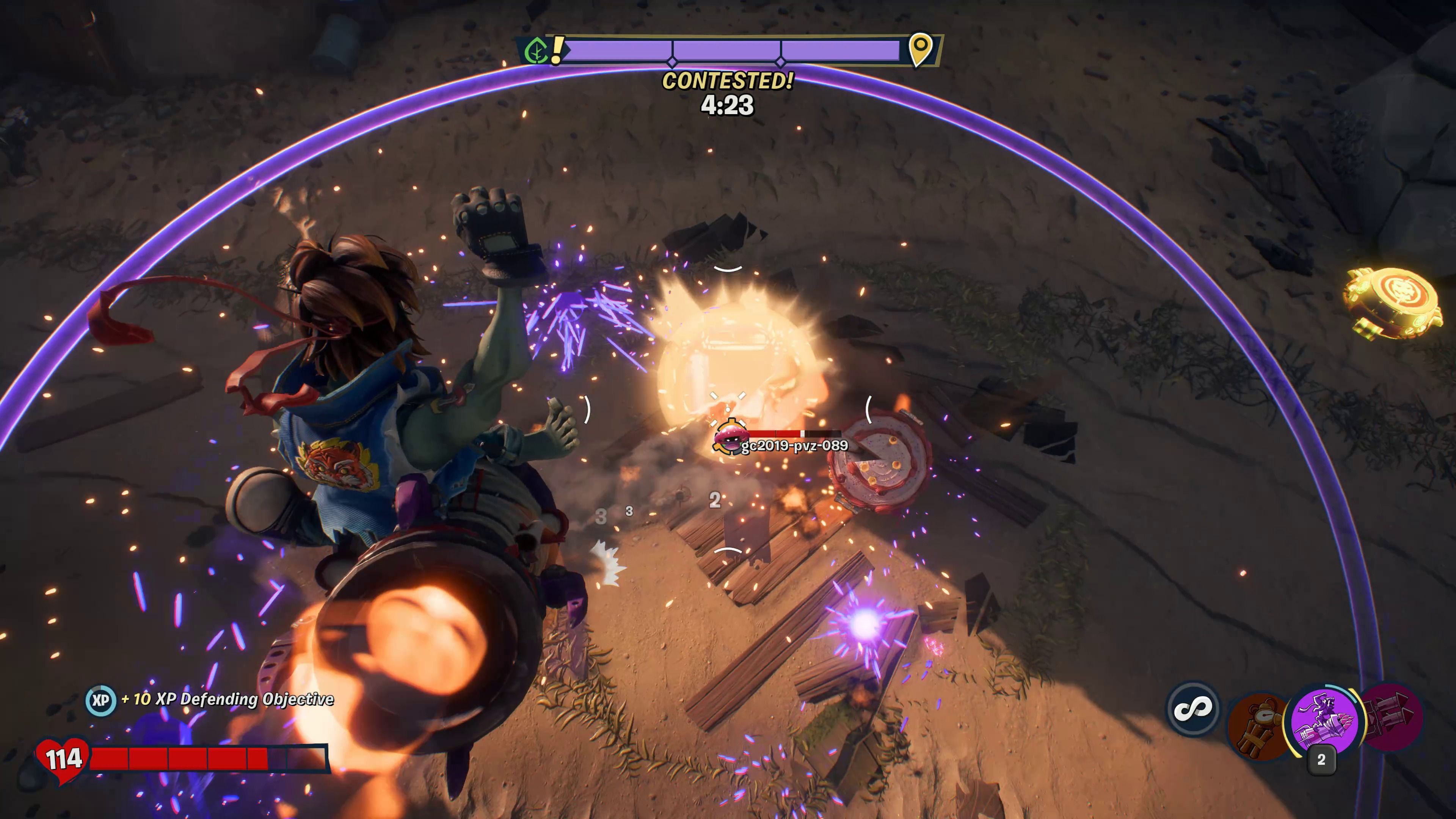The width and height of the screenshot is (1456, 819).
Task: Select the green plant team leaf icon
Action: (535, 52)
